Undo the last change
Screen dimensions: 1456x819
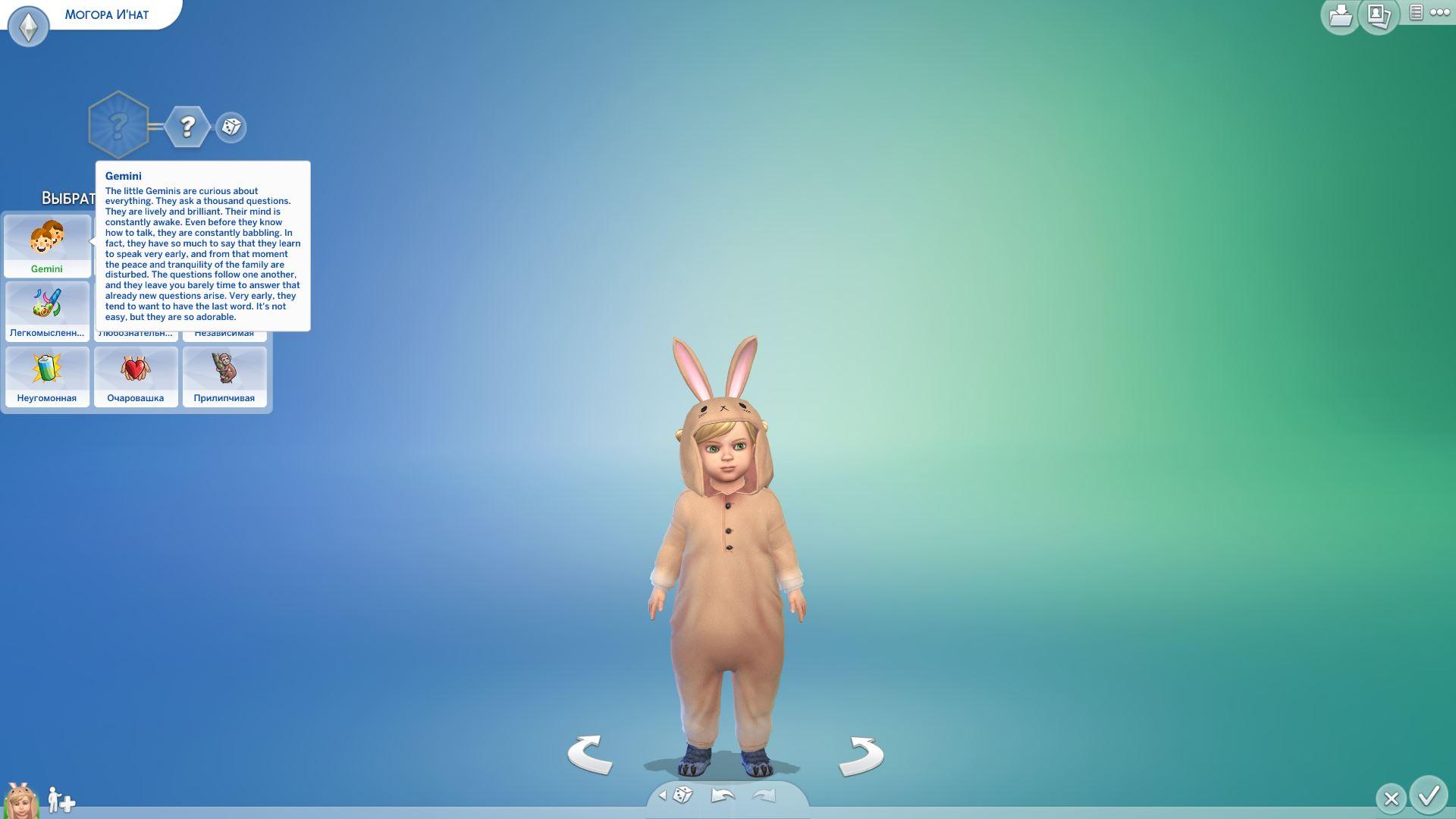pos(723,795)
